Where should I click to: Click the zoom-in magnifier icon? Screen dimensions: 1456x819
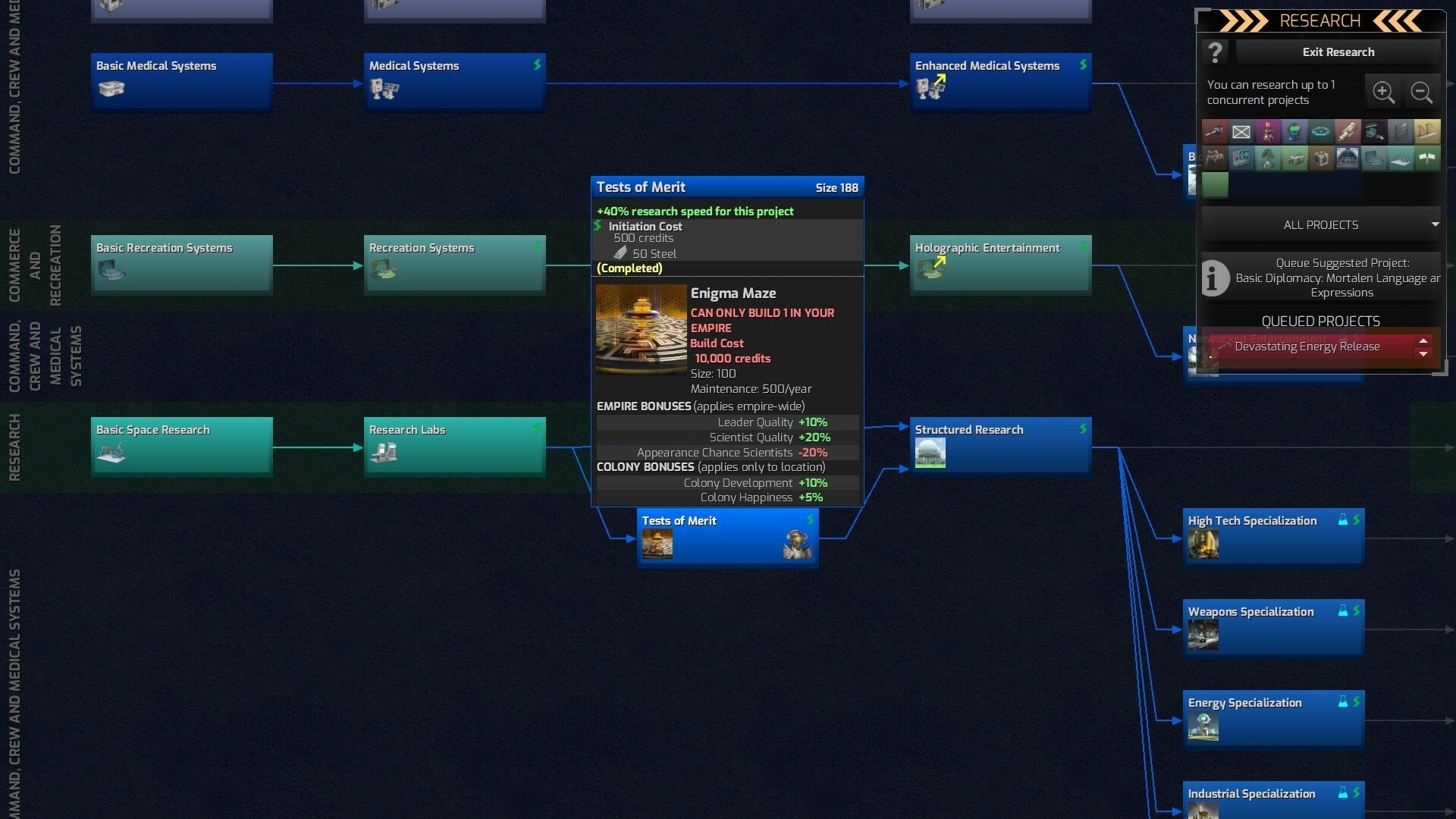tap(1385, 92)
